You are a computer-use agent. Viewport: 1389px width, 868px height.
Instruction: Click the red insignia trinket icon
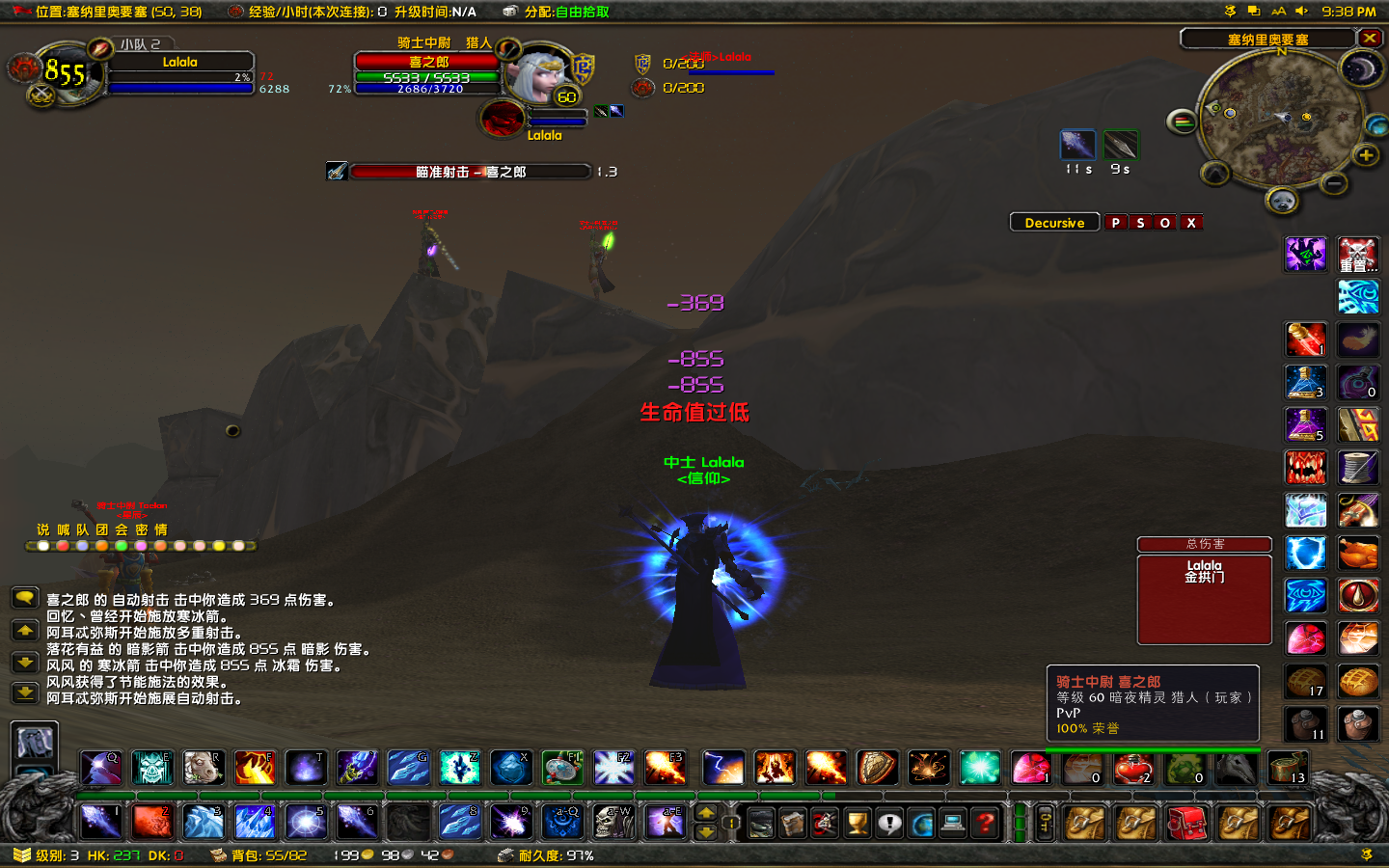pyautogui.click(x=1358, y=595)
